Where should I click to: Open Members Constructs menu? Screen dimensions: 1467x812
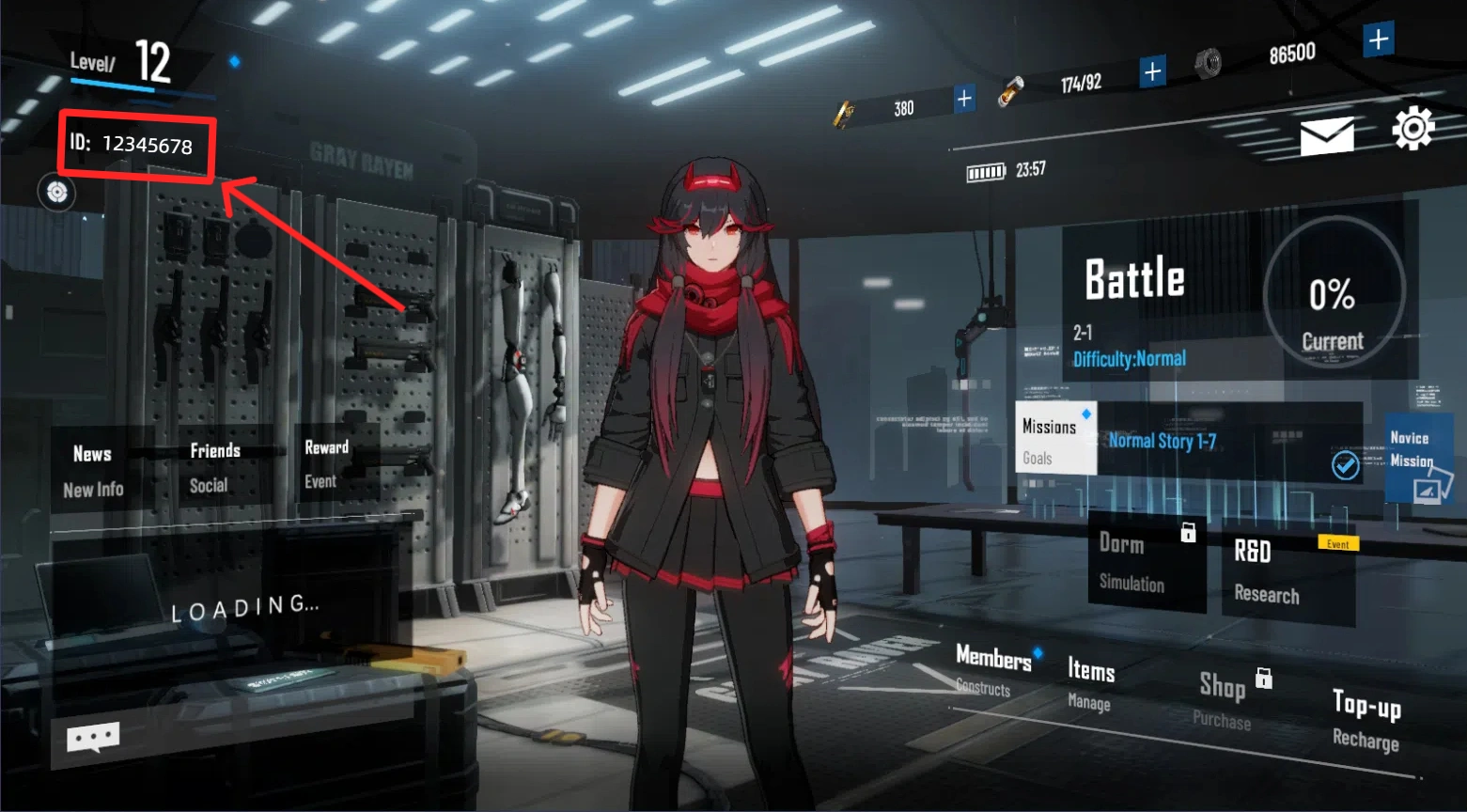[x=993, y=670]
